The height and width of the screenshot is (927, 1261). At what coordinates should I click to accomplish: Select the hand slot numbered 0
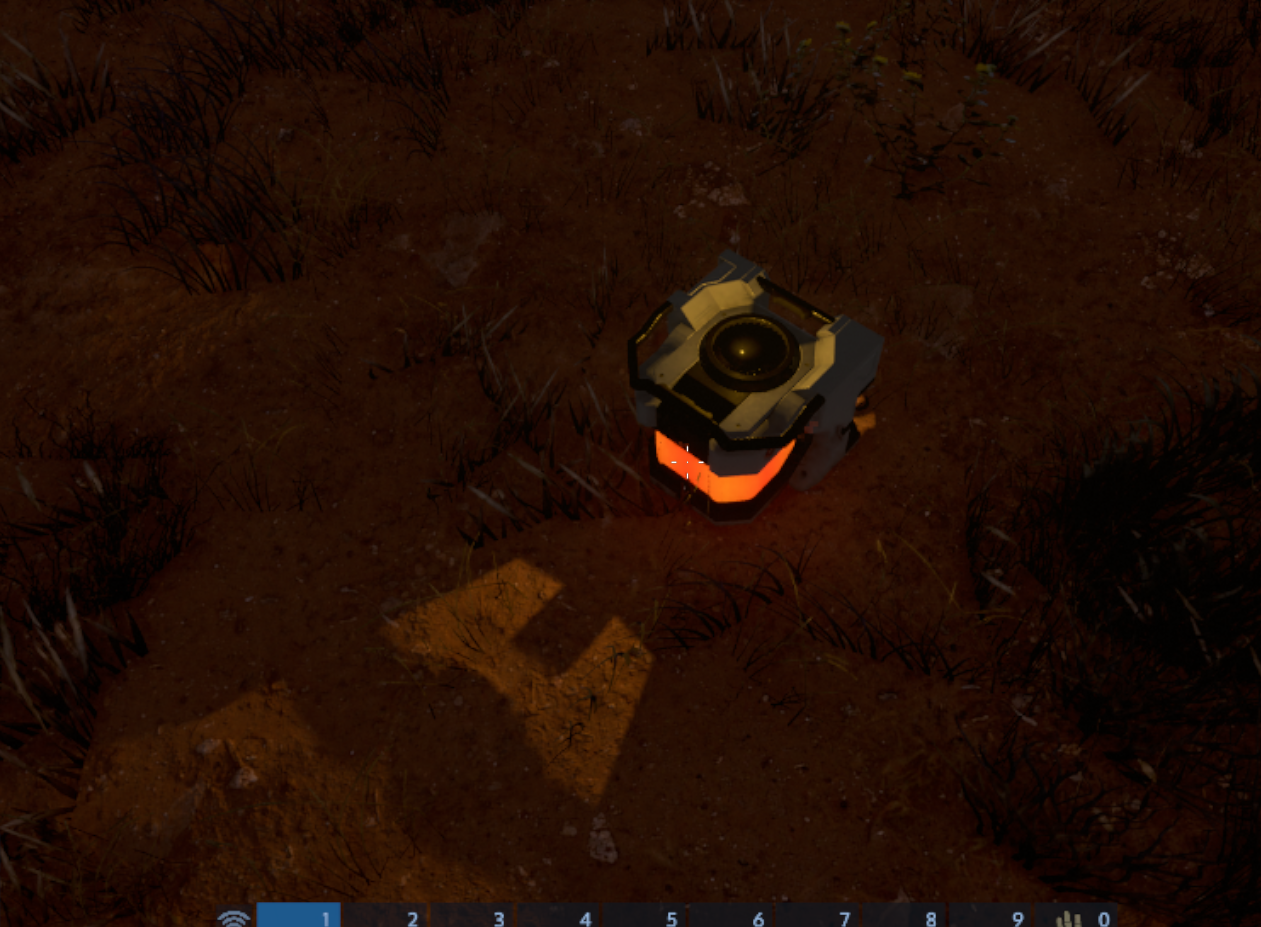[1076, 916]
